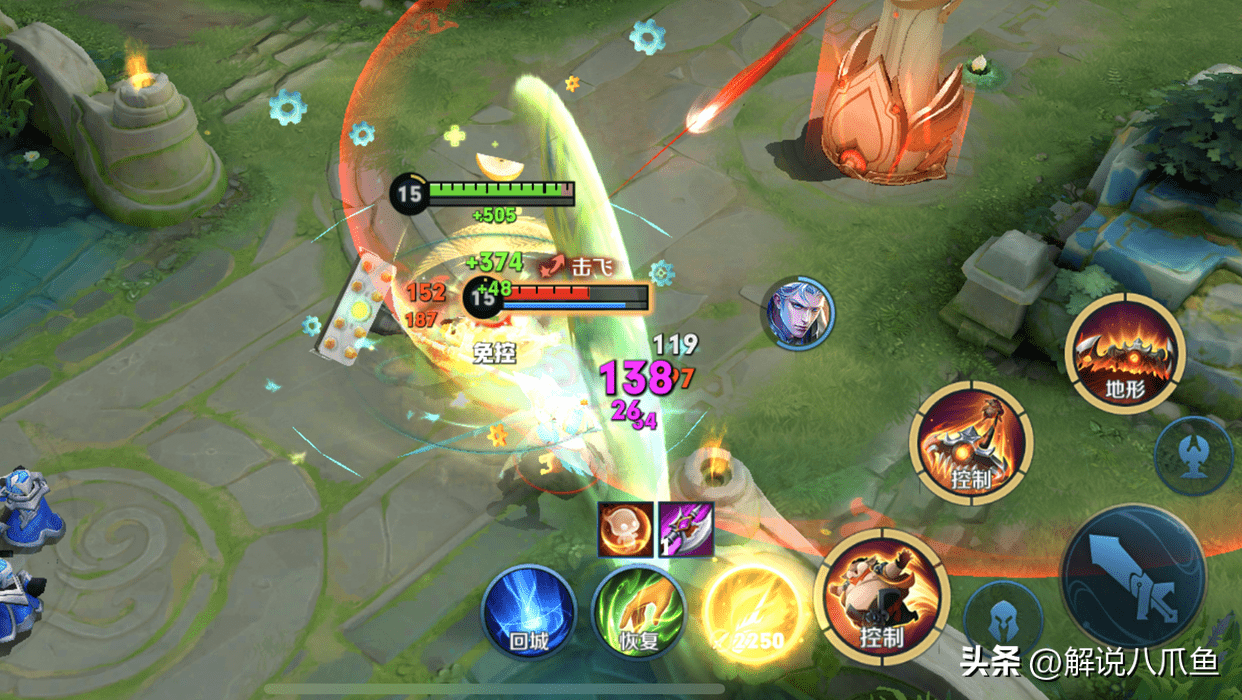Cast the 控制 skill with the fat warrior
1242x700 pixels.
tap(881, 597)
